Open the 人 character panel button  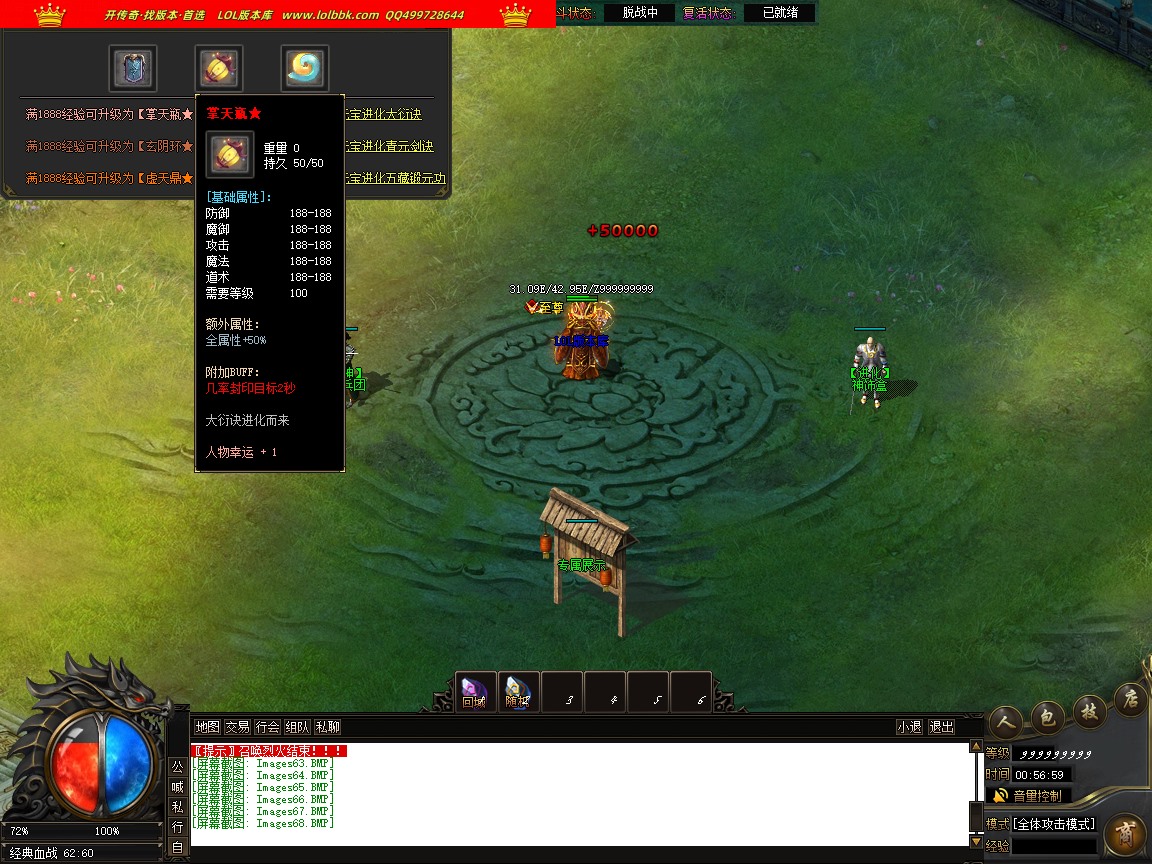click(x=1005, y=719)
